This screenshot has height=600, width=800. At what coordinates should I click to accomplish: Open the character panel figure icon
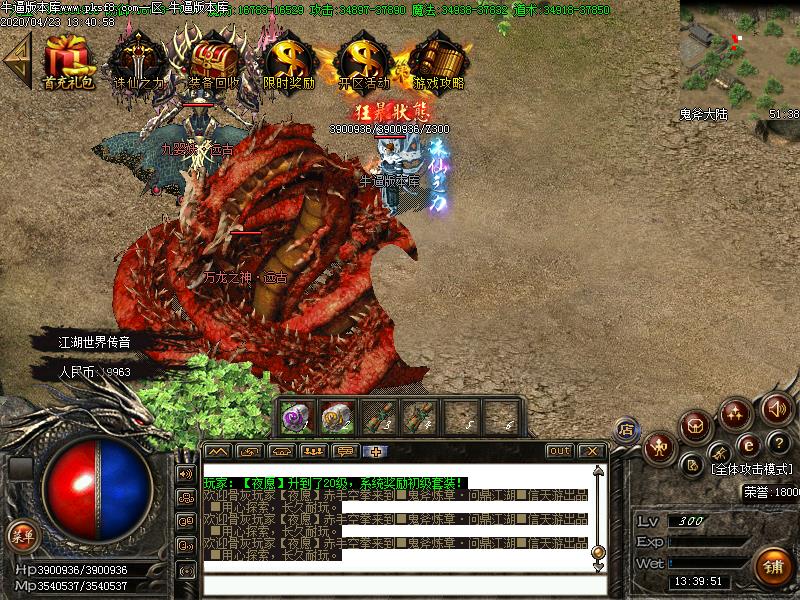[x=660, y=446]
